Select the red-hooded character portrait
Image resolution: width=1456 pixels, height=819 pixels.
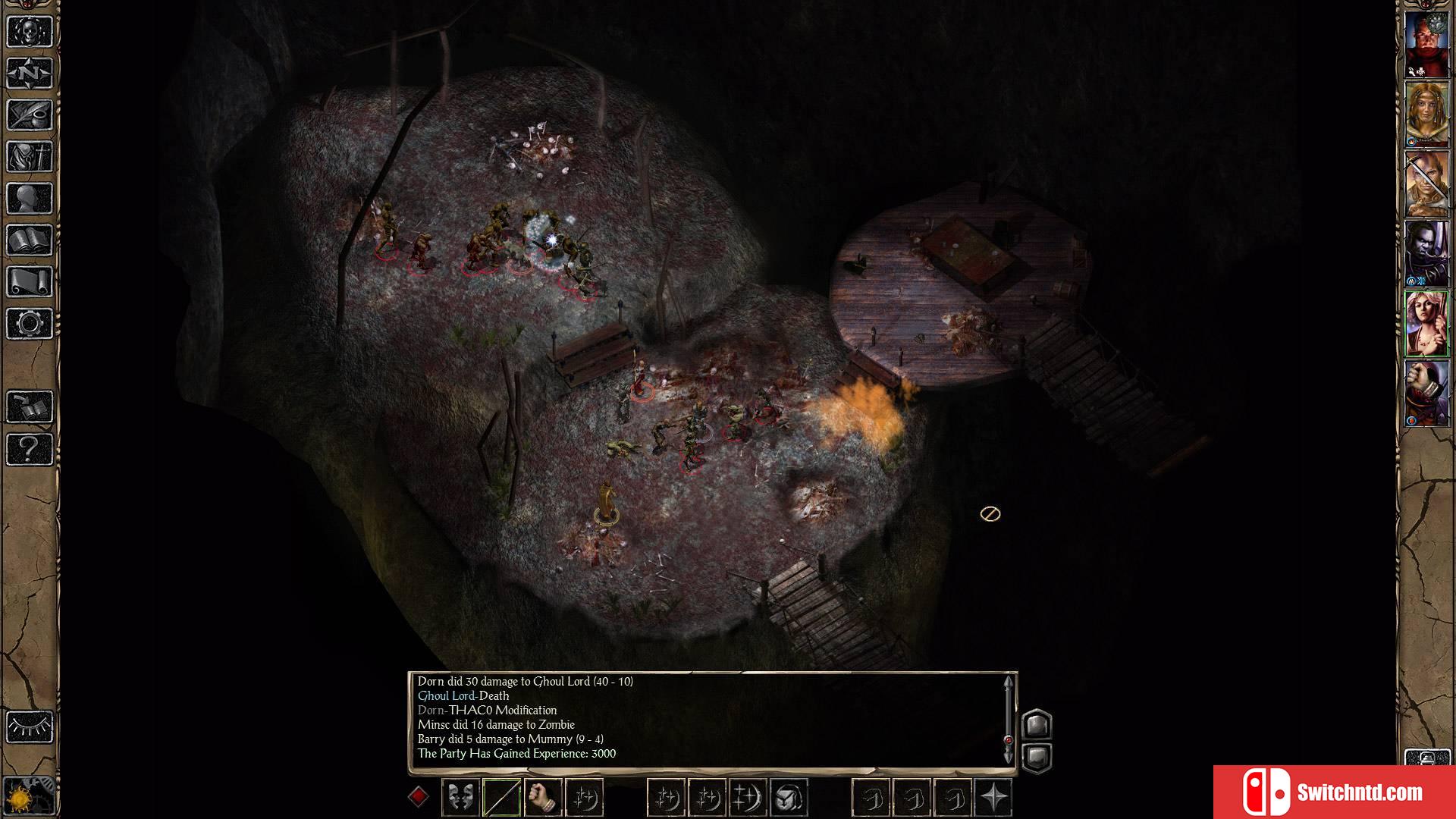coord(1426,393)
